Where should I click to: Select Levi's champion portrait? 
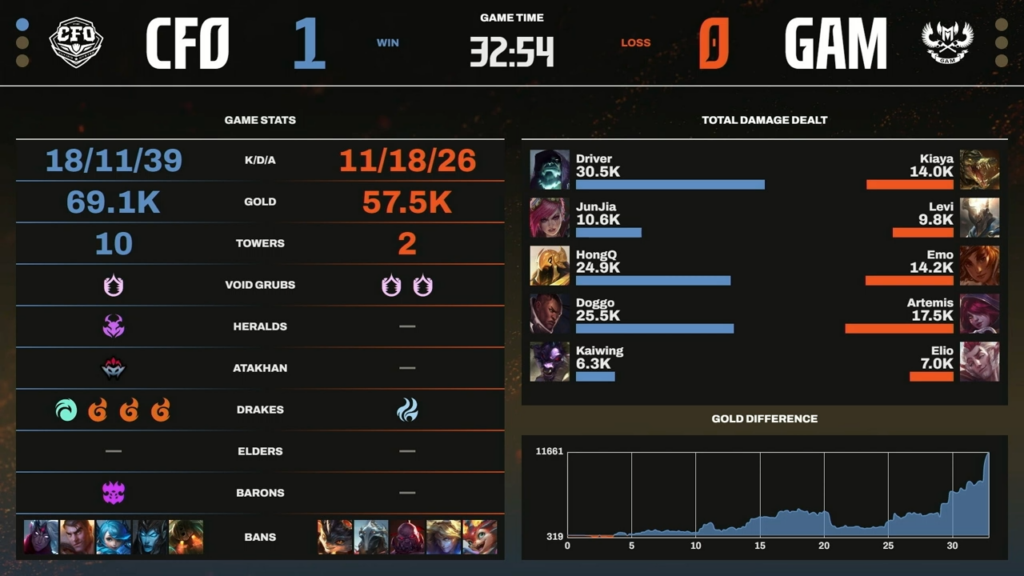tap(979, 217)
